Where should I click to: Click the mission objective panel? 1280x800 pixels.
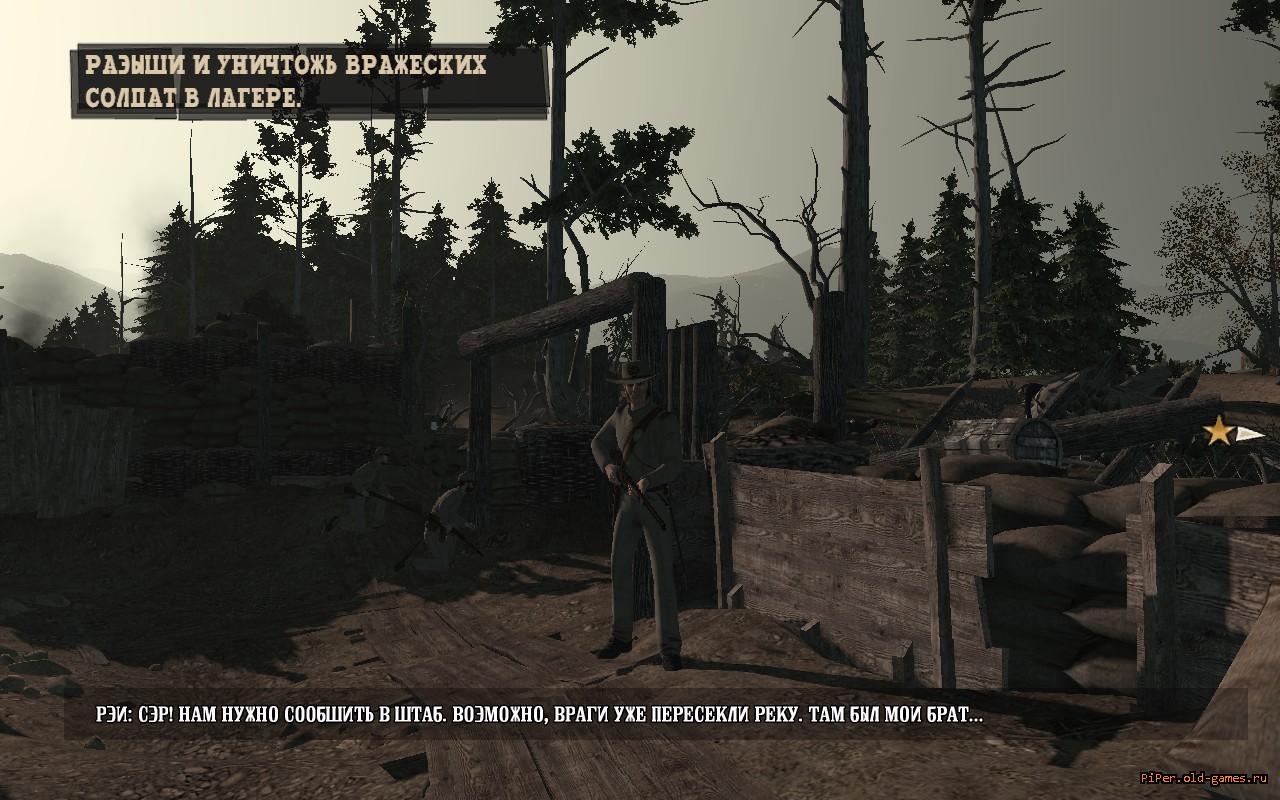click(310, 80)
